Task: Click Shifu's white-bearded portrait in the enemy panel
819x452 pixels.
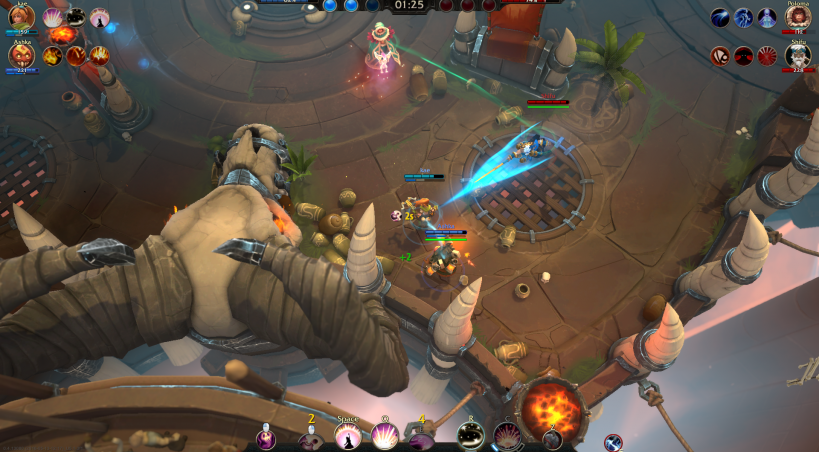Action: [797, 55]
